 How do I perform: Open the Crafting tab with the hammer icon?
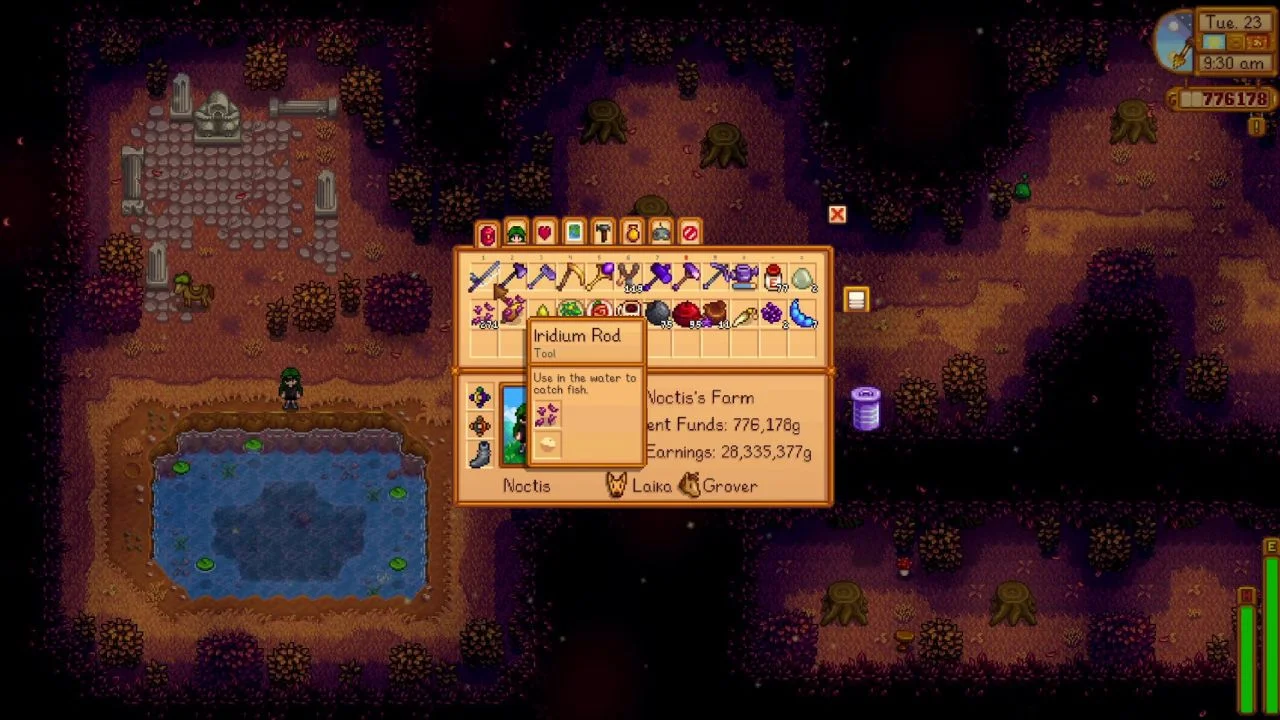click(603, 233)
